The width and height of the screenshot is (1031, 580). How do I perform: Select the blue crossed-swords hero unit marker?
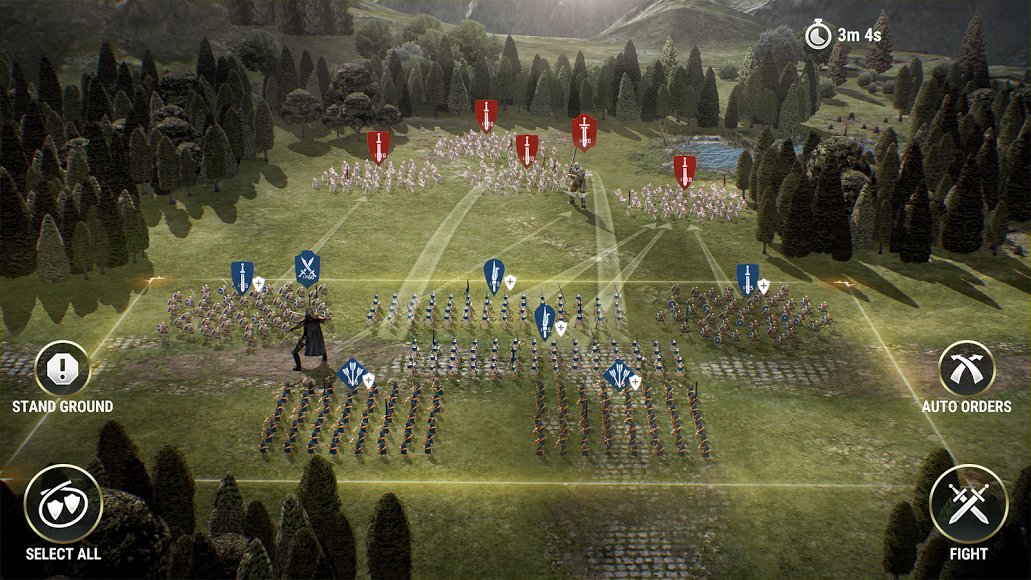[307, 268]
